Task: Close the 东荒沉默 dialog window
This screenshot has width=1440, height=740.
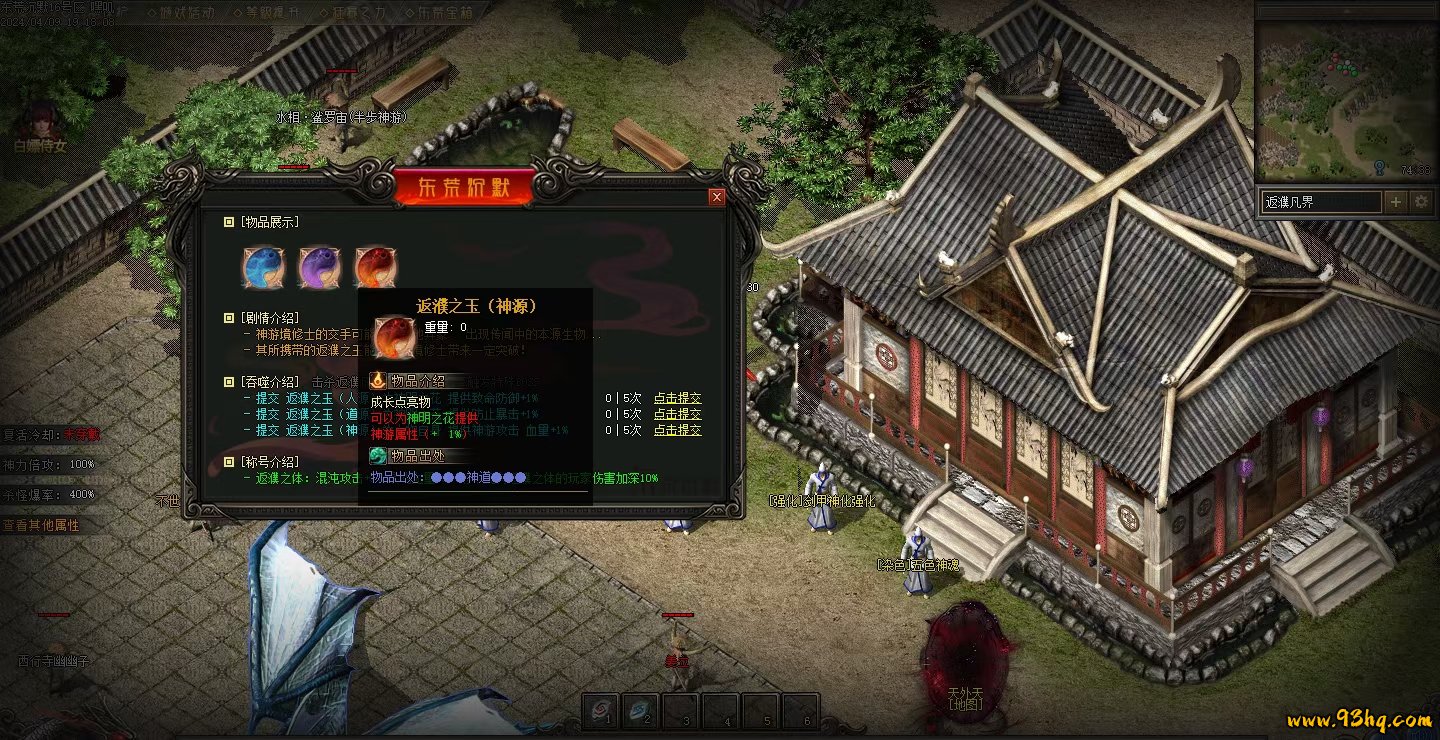Action: click(x=716, y=197)
